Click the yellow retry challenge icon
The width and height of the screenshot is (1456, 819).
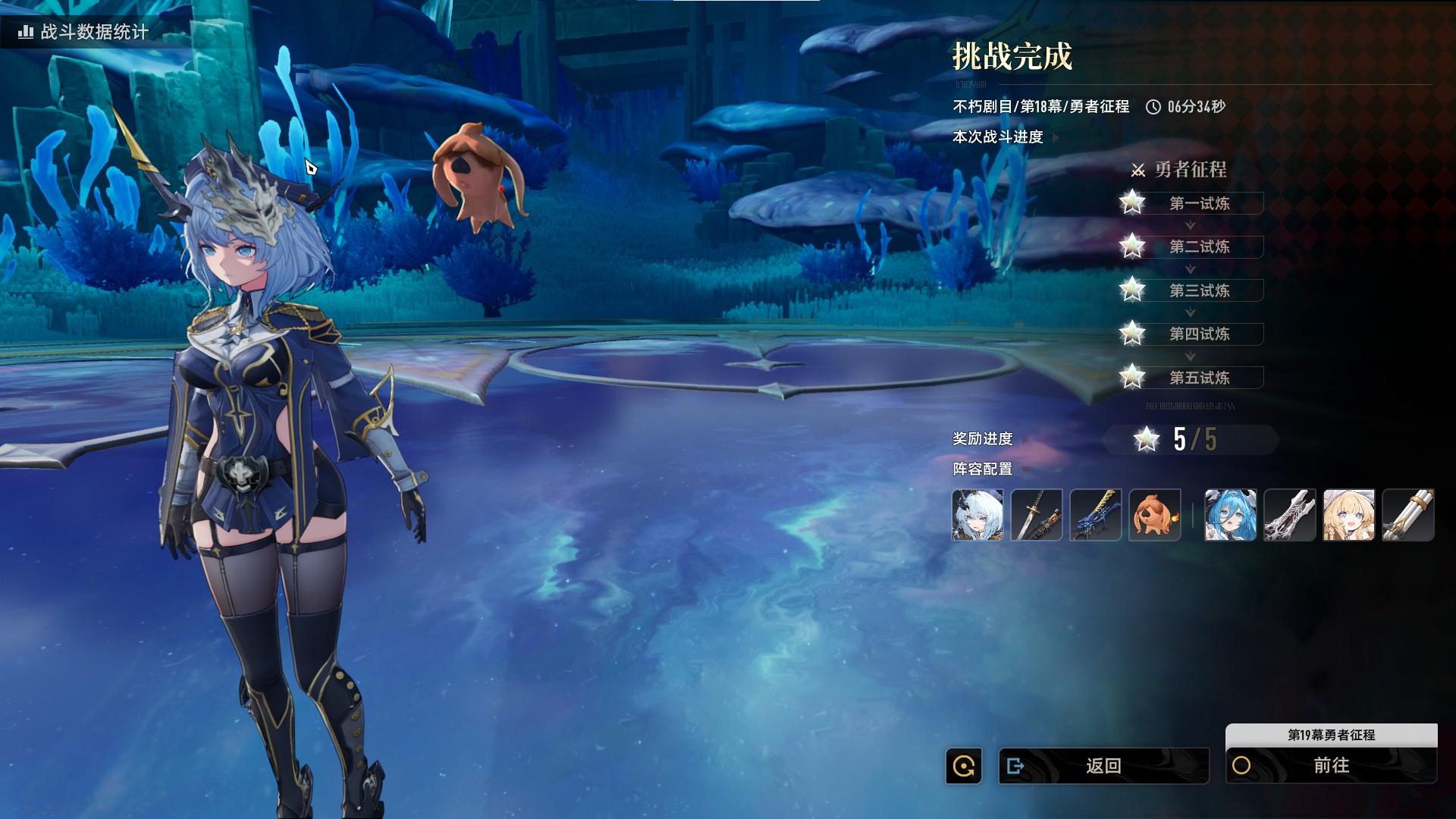[x=964, y=766]
